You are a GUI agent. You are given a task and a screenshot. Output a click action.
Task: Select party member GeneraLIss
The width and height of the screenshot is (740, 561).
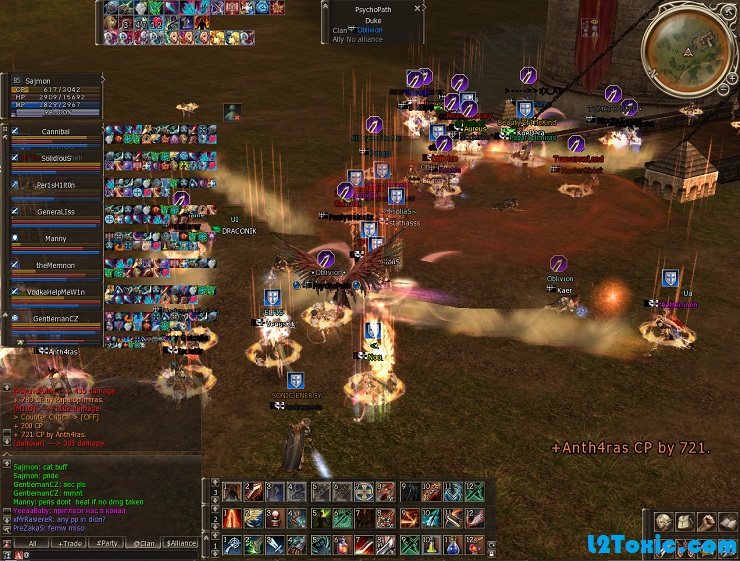pos(56,212)
